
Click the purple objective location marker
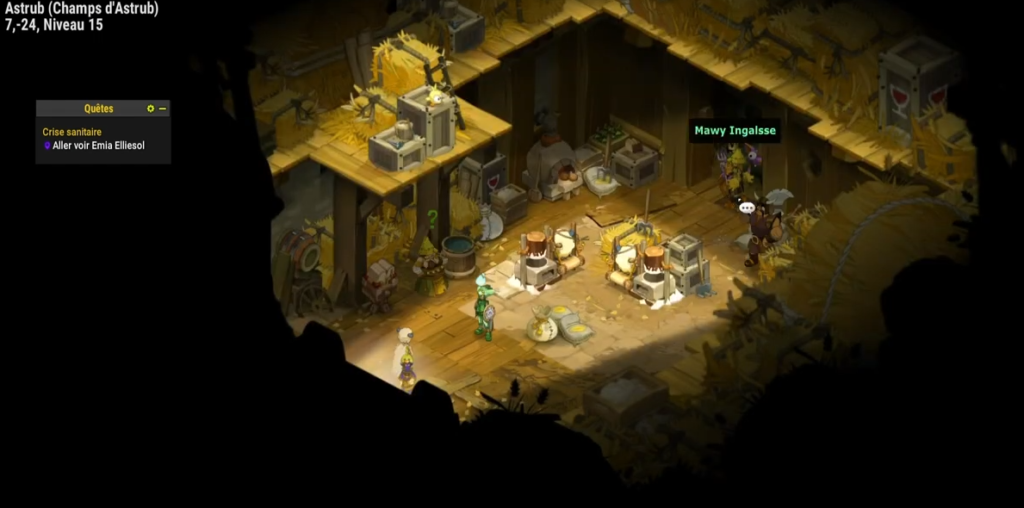pyautogui.click(x=47, y=146)
